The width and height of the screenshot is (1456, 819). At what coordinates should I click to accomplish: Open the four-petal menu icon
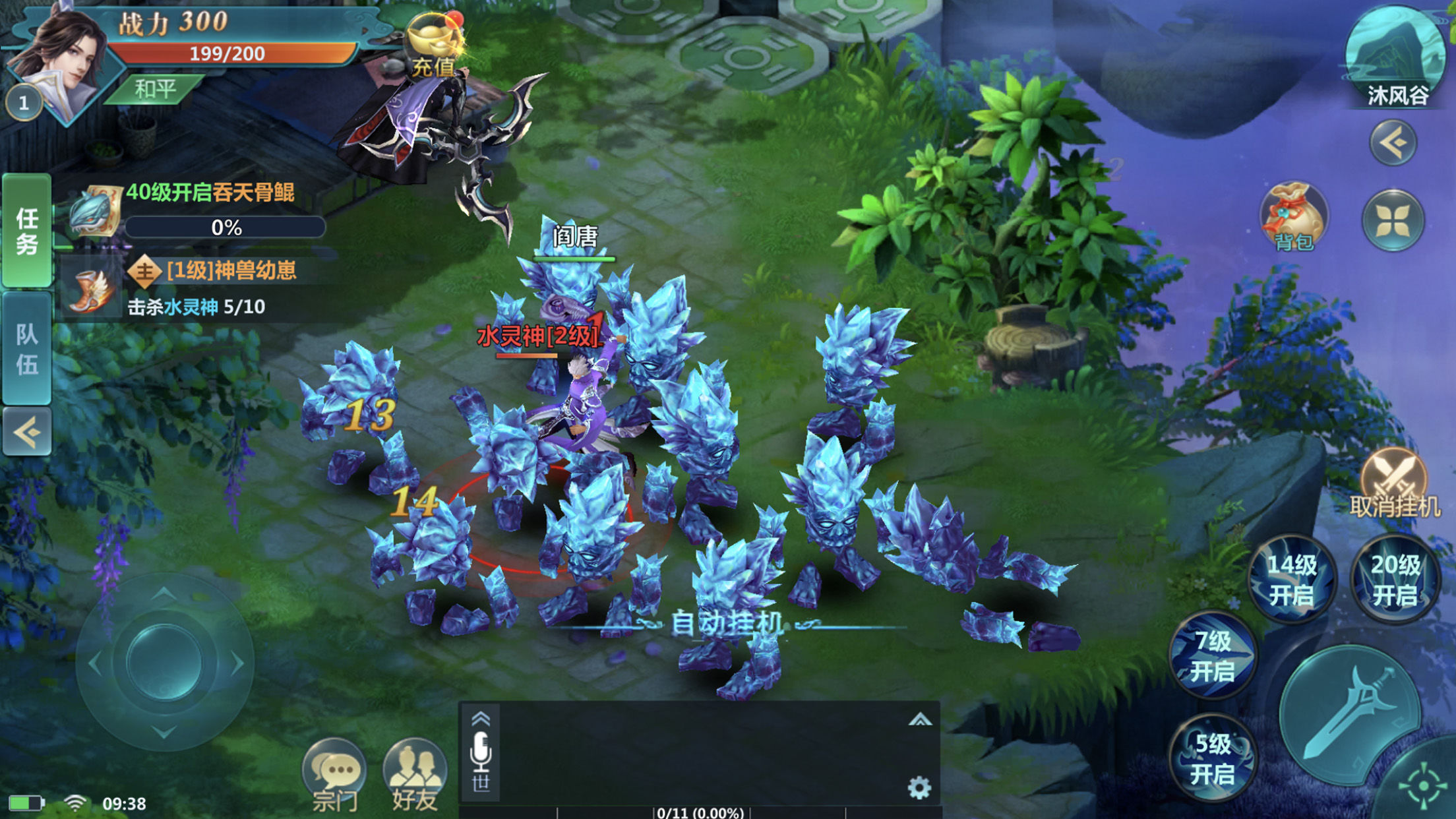(x=1393, y=220)
